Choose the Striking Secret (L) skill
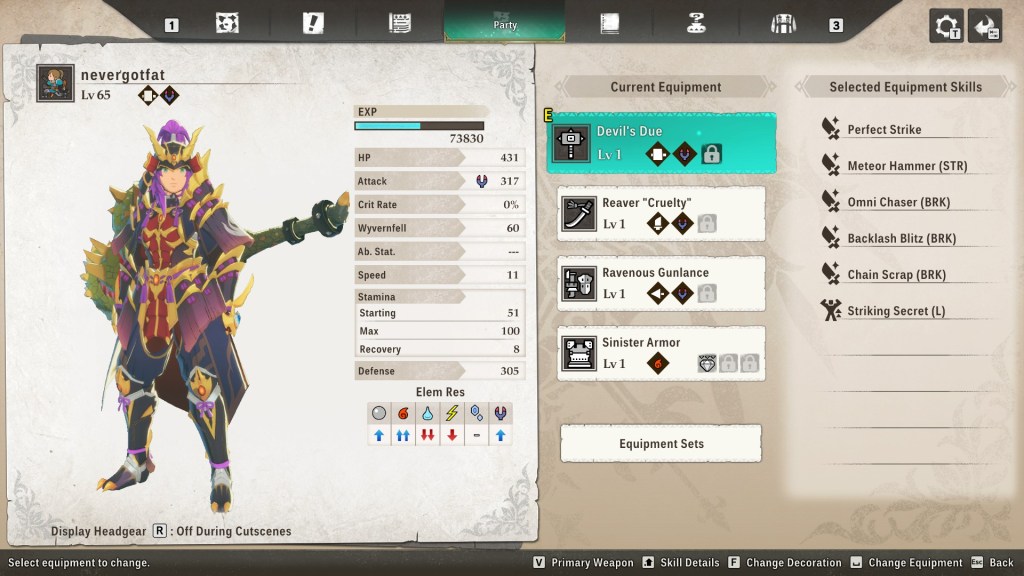This screenshot has height=576, width=1024. coord(895,311)
